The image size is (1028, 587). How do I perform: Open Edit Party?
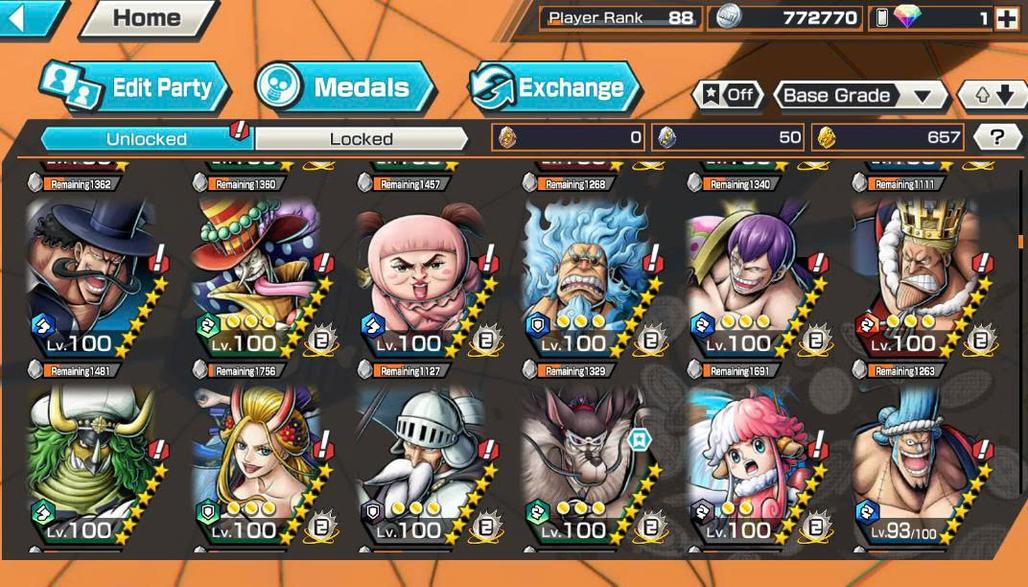(x=135, y=87)
